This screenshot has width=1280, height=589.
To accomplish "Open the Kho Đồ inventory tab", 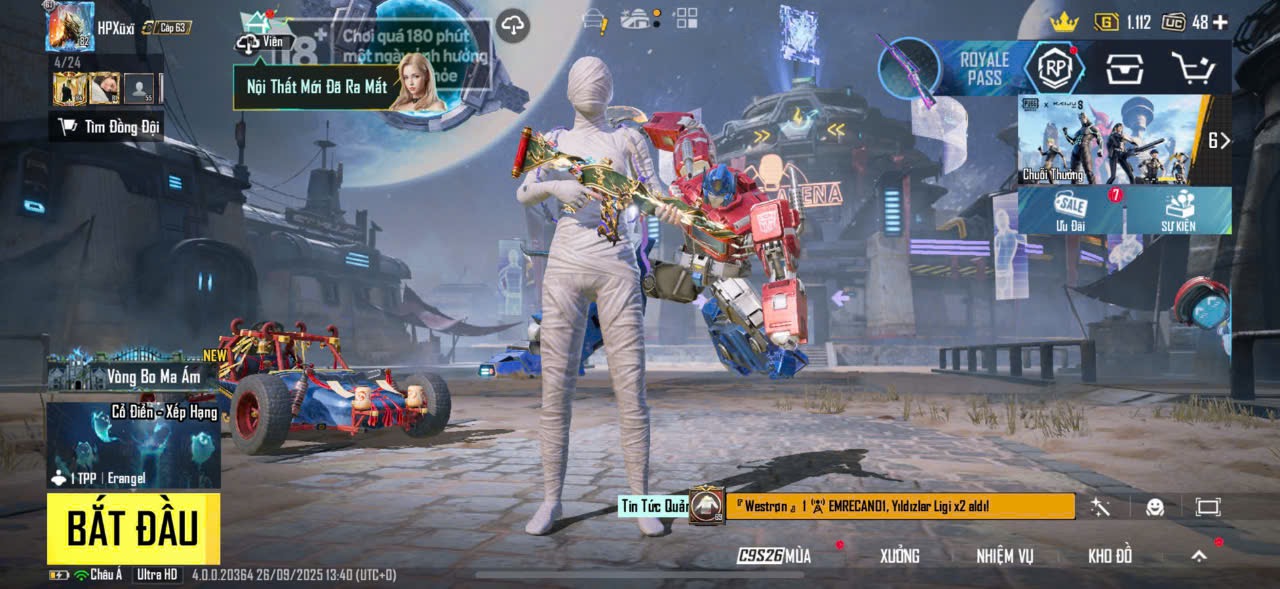I will coord(1110,556).
